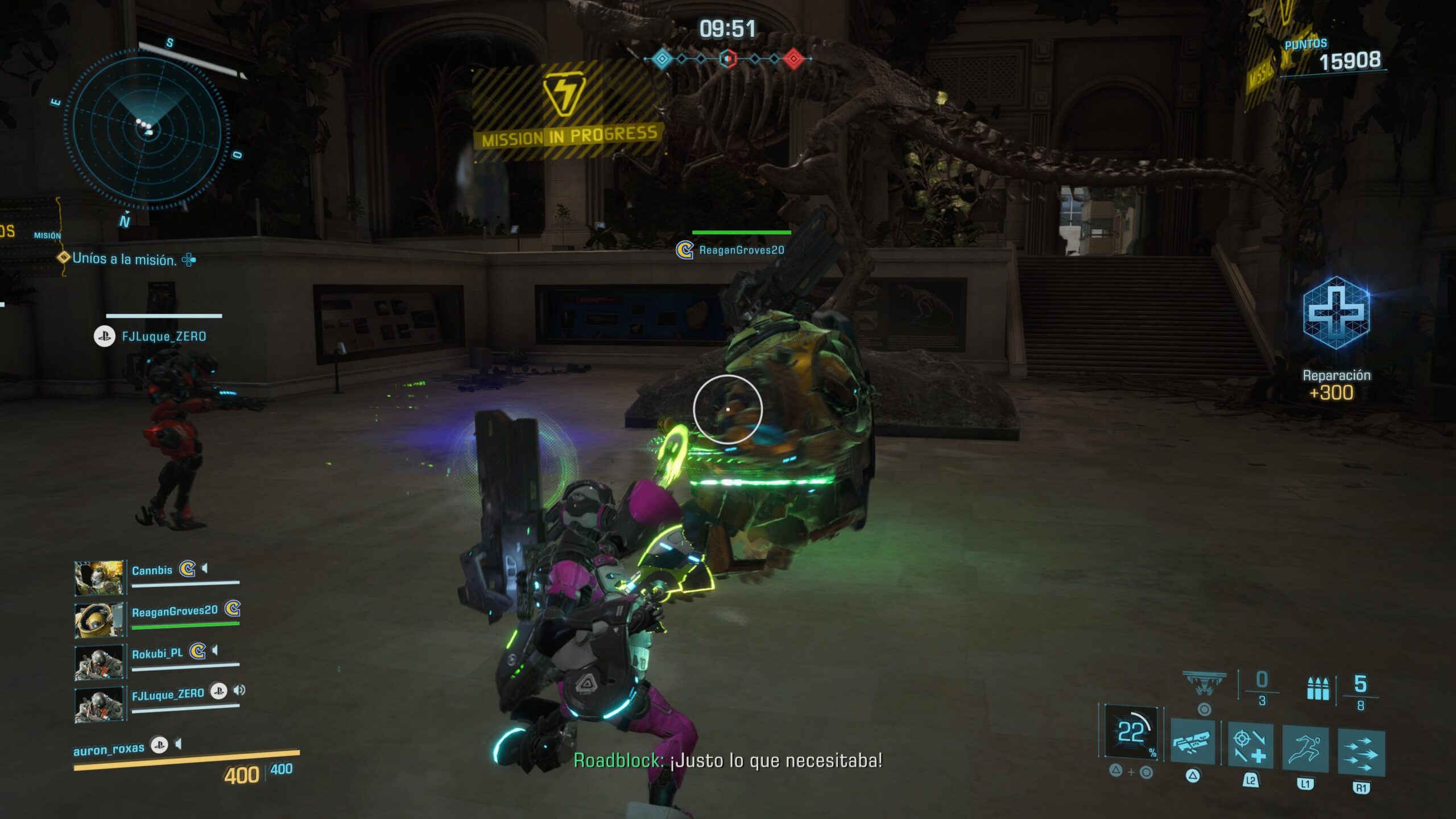Image resolution: width=1456 pixels, height=819 pixels.
Task: Click the red team progress diamond marker
Action: pos(794,58)
